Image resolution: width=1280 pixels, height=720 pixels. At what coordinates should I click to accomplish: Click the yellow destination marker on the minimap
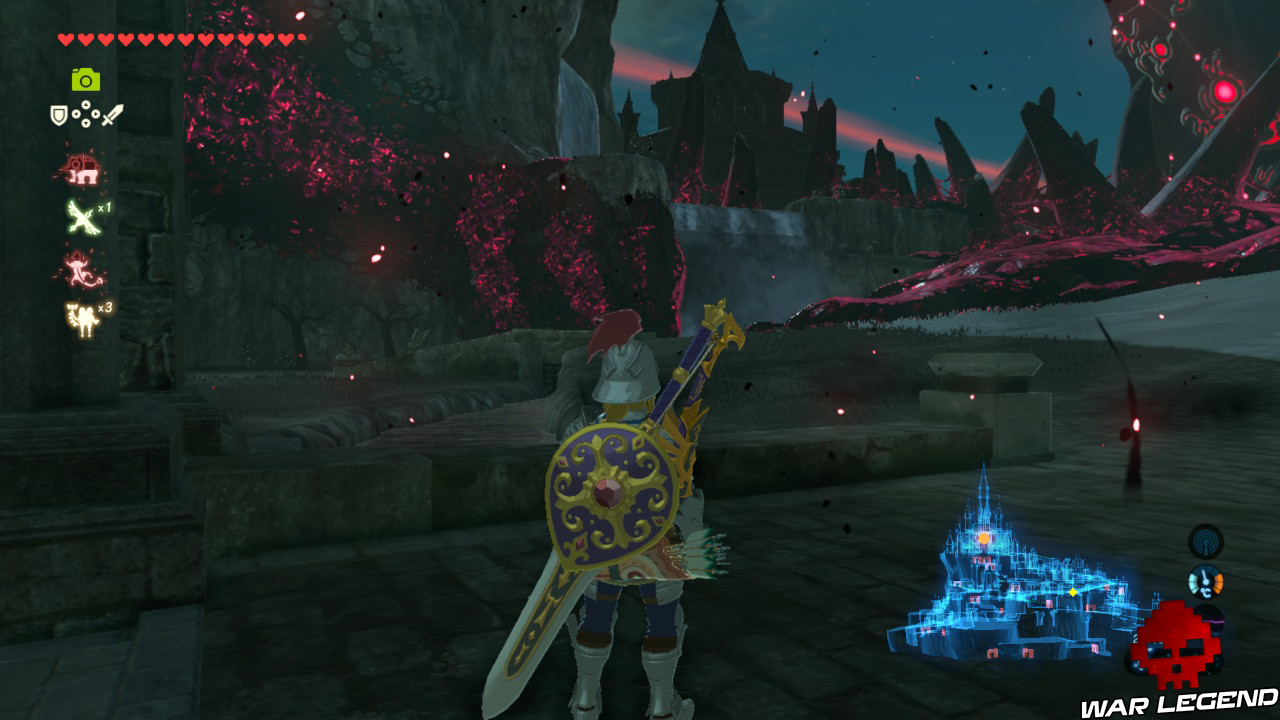1073,592
